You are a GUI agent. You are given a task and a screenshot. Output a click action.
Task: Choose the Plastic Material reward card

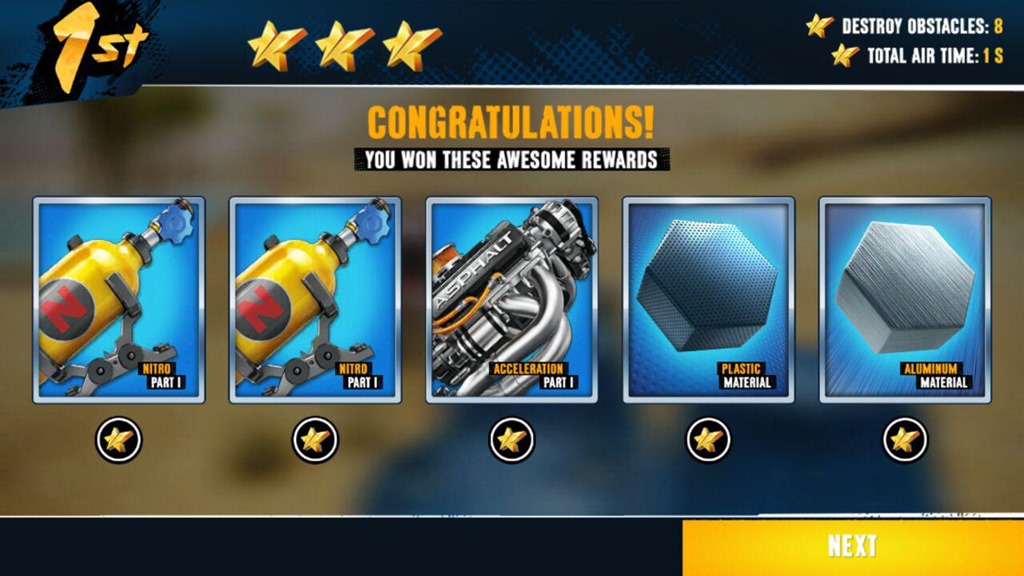click(708, 300)
